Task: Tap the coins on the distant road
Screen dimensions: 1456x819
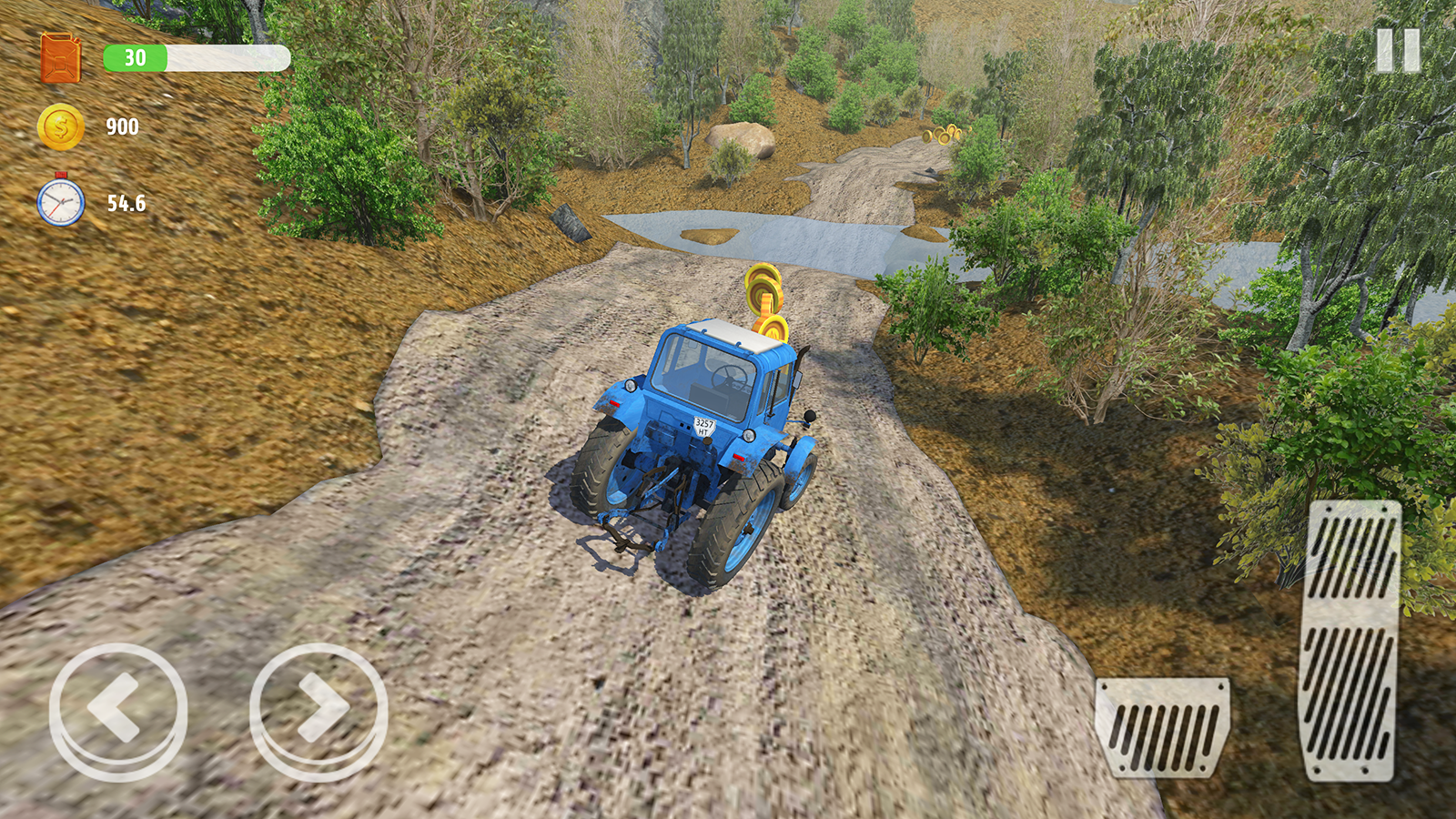Action: coord(942,134)
